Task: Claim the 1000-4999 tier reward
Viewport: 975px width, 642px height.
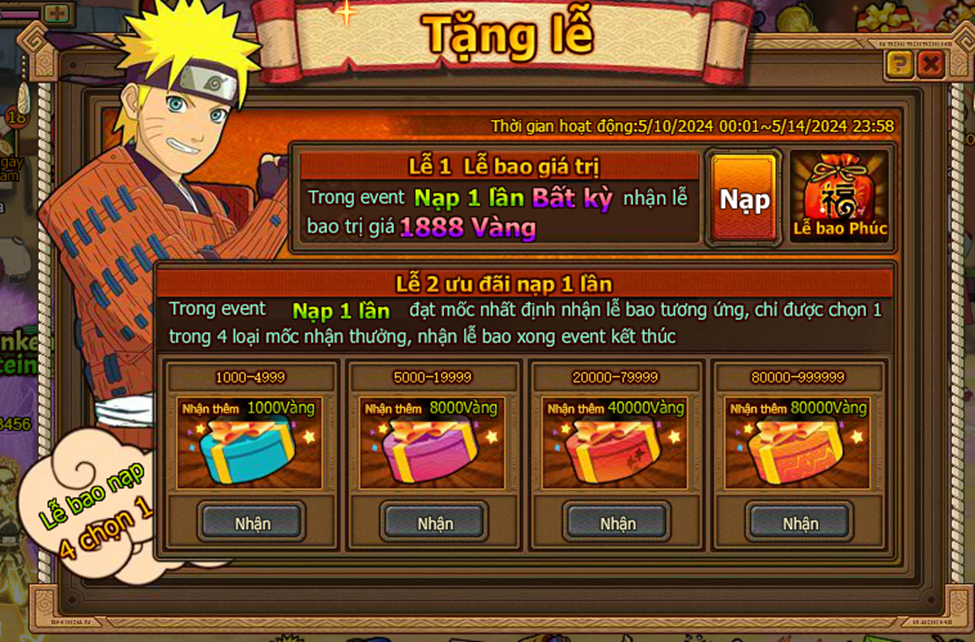Action: (252, 523)
